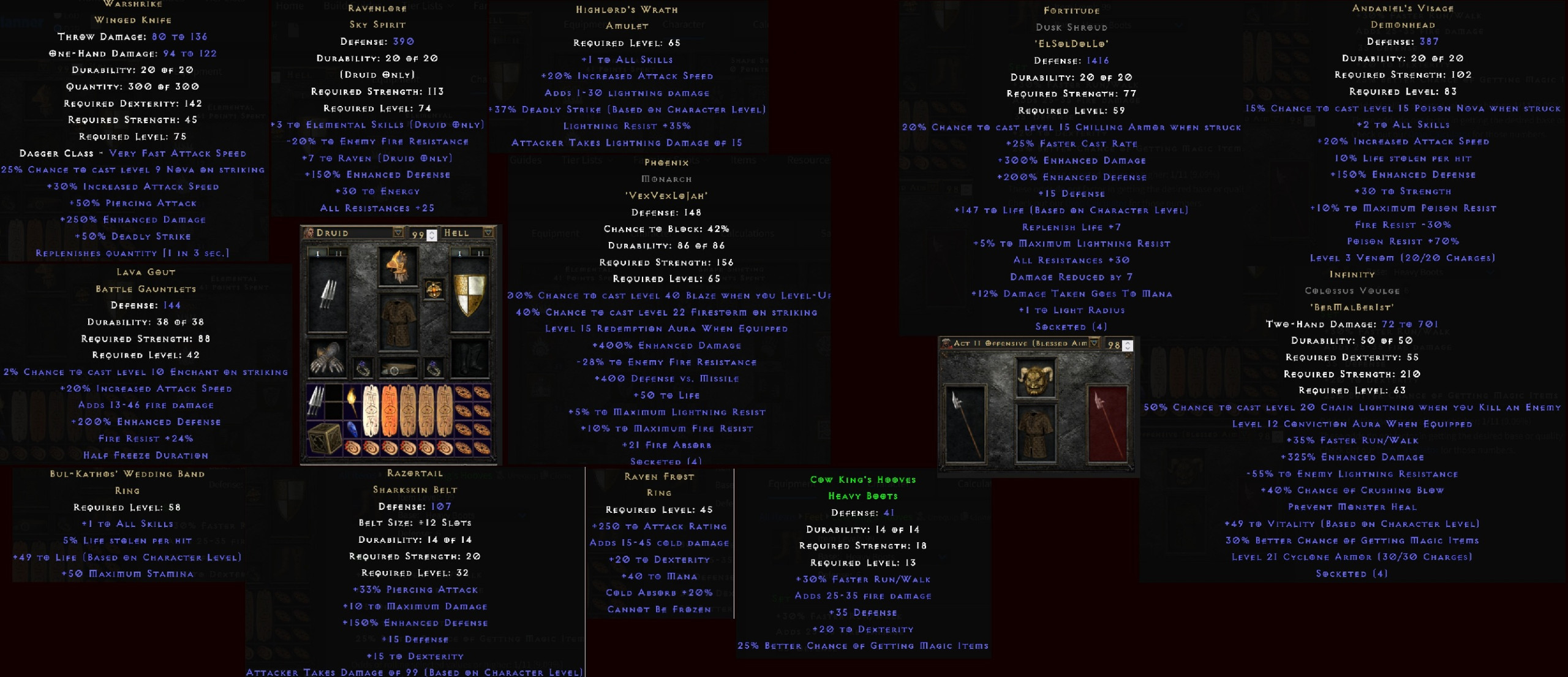Switch the Druid shield side to weapon set II
1568x677 pixels.
[480, 252]
